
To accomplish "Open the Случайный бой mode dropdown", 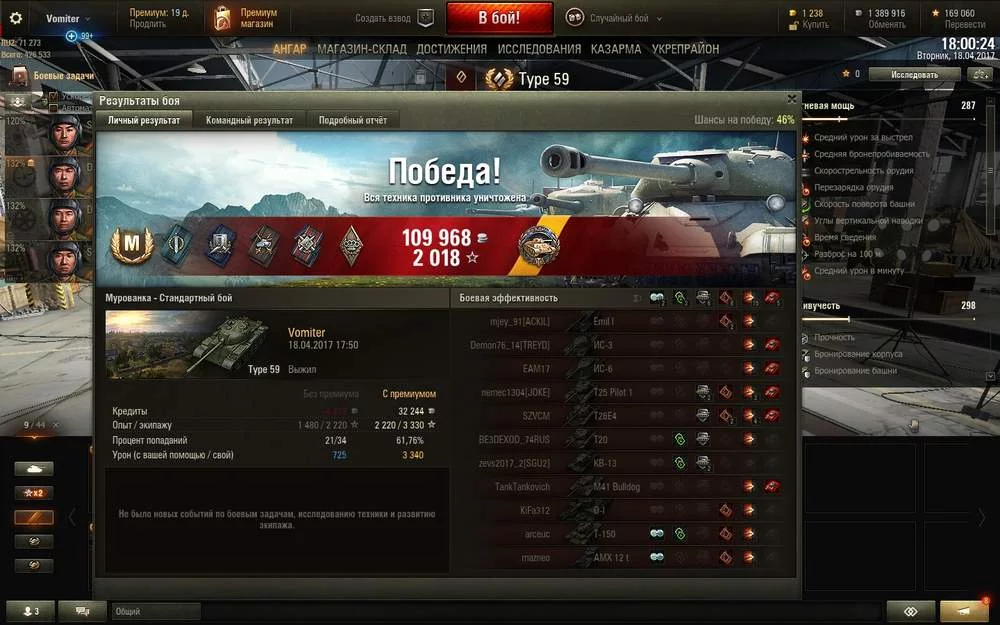I will (620, 18).
